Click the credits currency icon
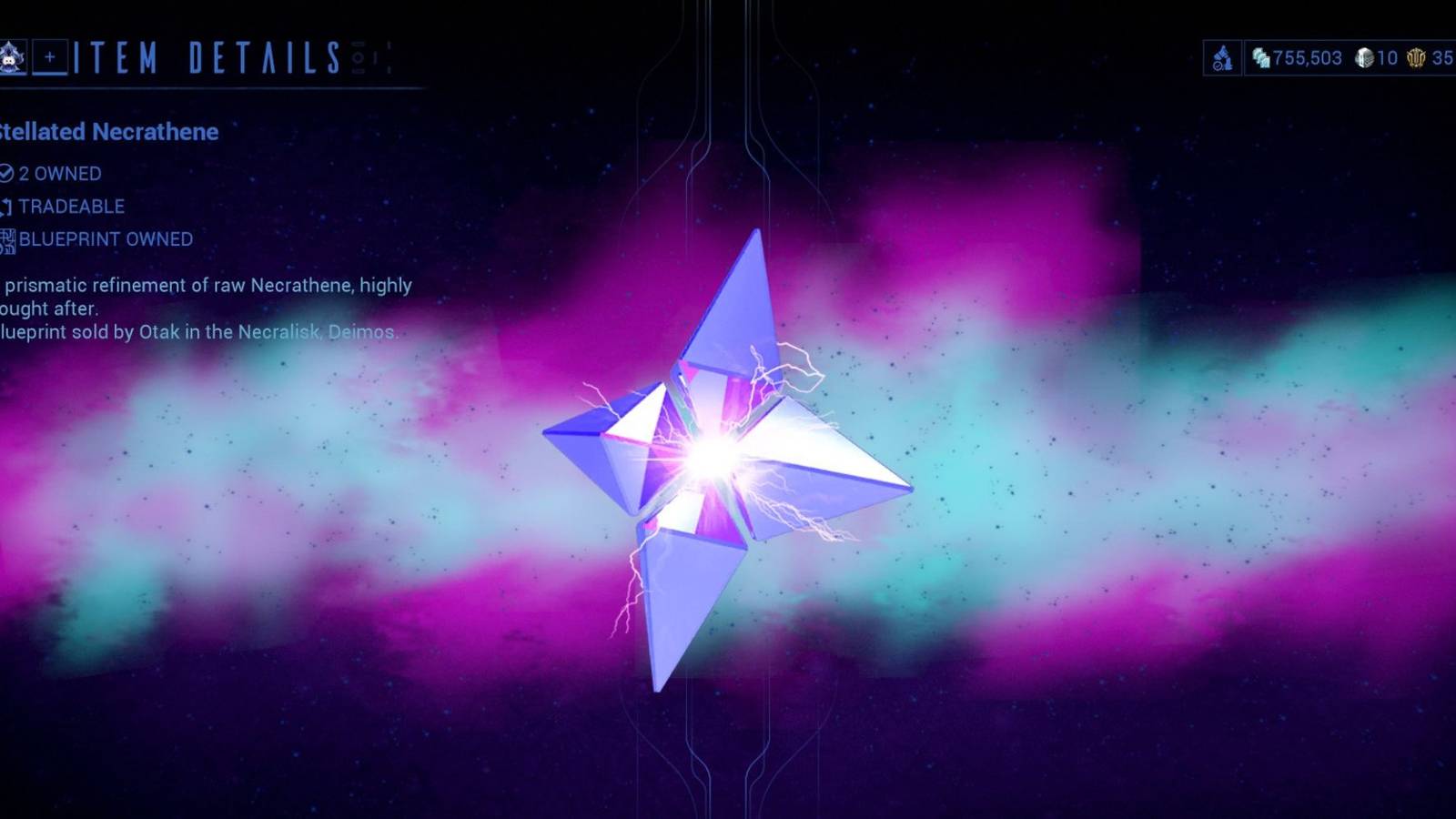Viewport: 1456px width, 819px height. (x=1260, y=58)
